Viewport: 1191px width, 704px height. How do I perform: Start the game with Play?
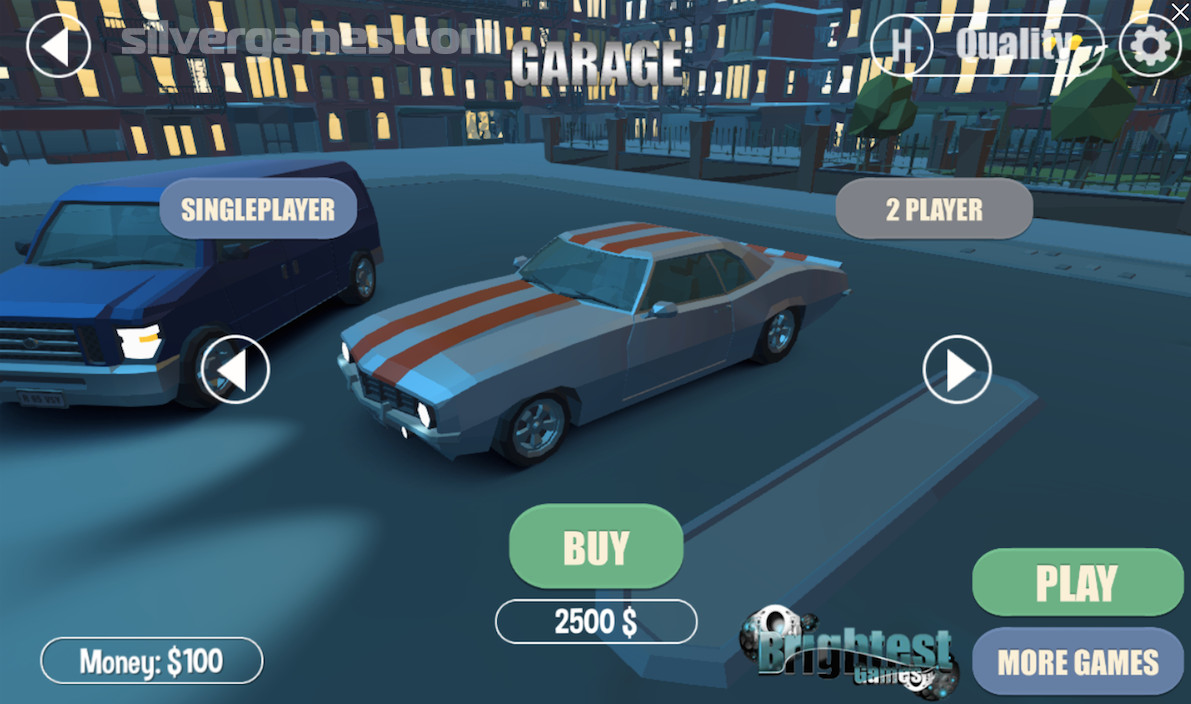pos(1077,583)
